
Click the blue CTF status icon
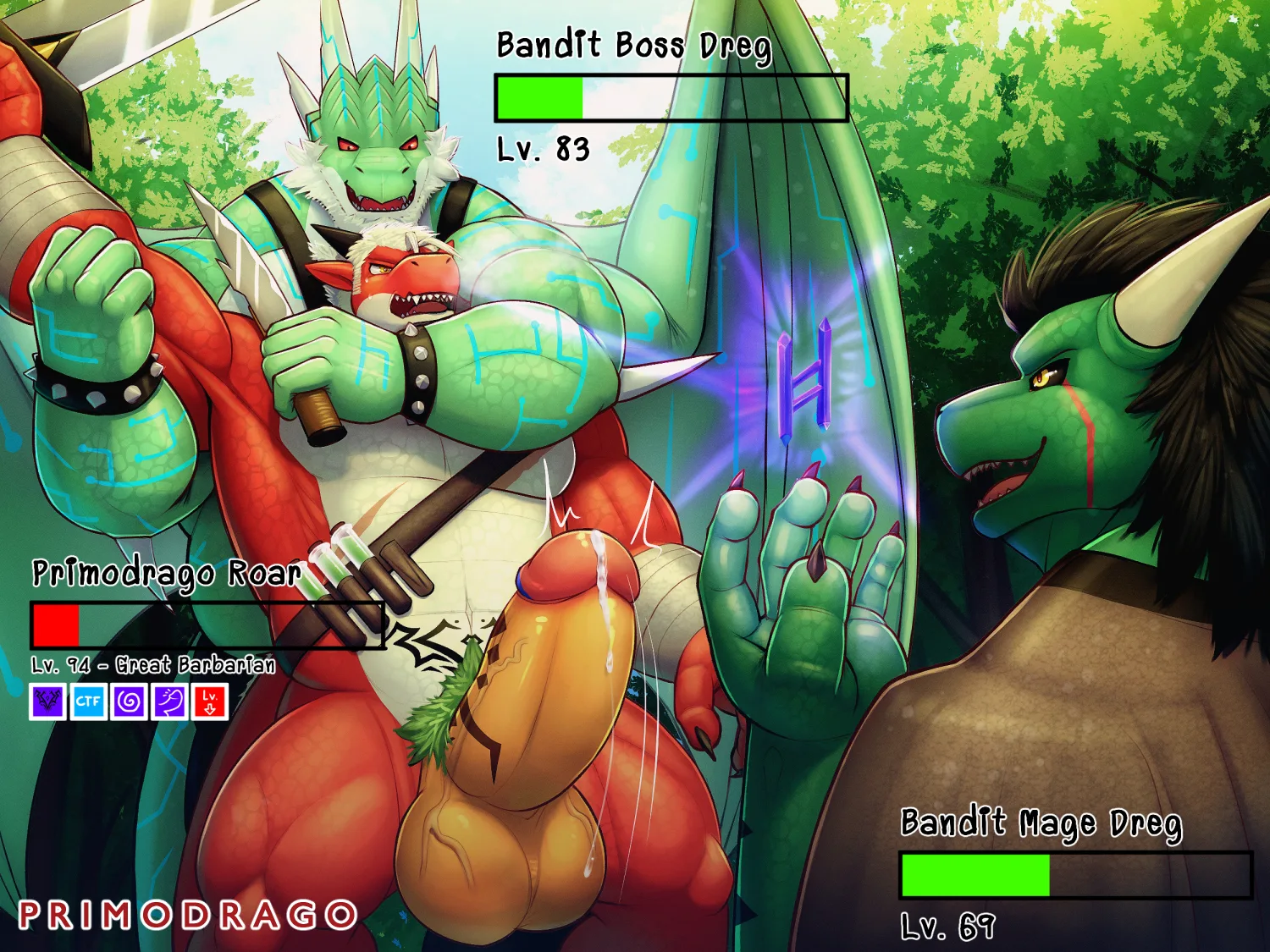[88, 702]
